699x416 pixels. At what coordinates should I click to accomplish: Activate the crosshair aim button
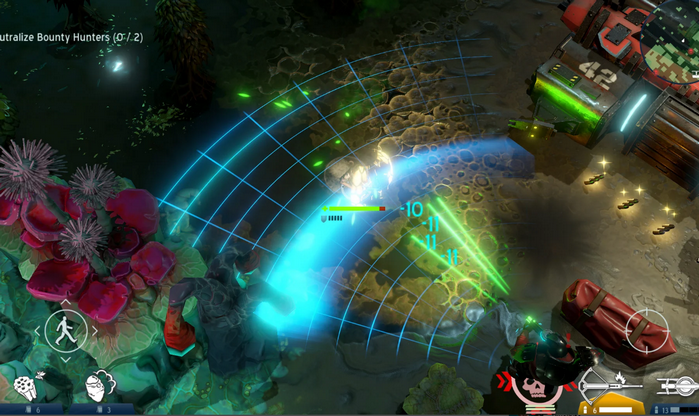(646, 330)
